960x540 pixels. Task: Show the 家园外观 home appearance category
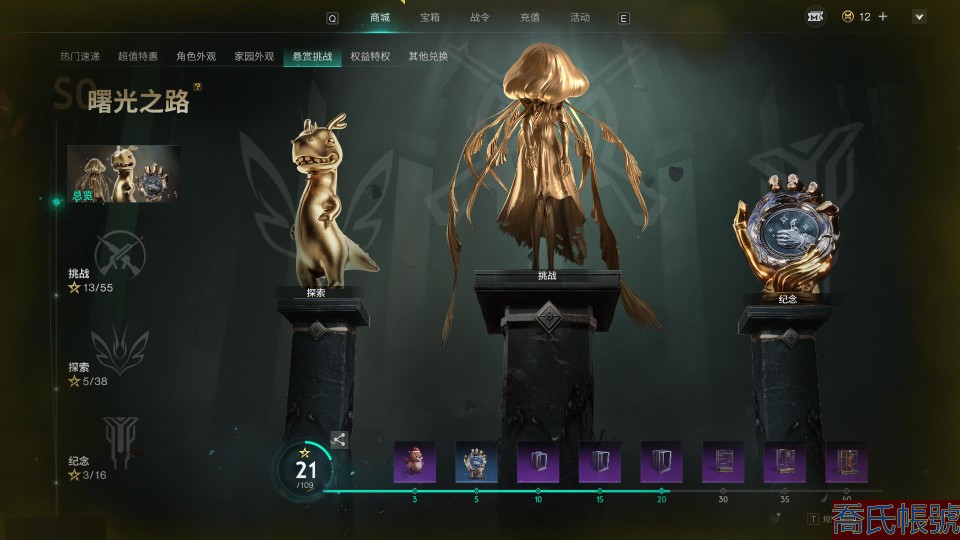pyautogui.click(x=254, y=57)
